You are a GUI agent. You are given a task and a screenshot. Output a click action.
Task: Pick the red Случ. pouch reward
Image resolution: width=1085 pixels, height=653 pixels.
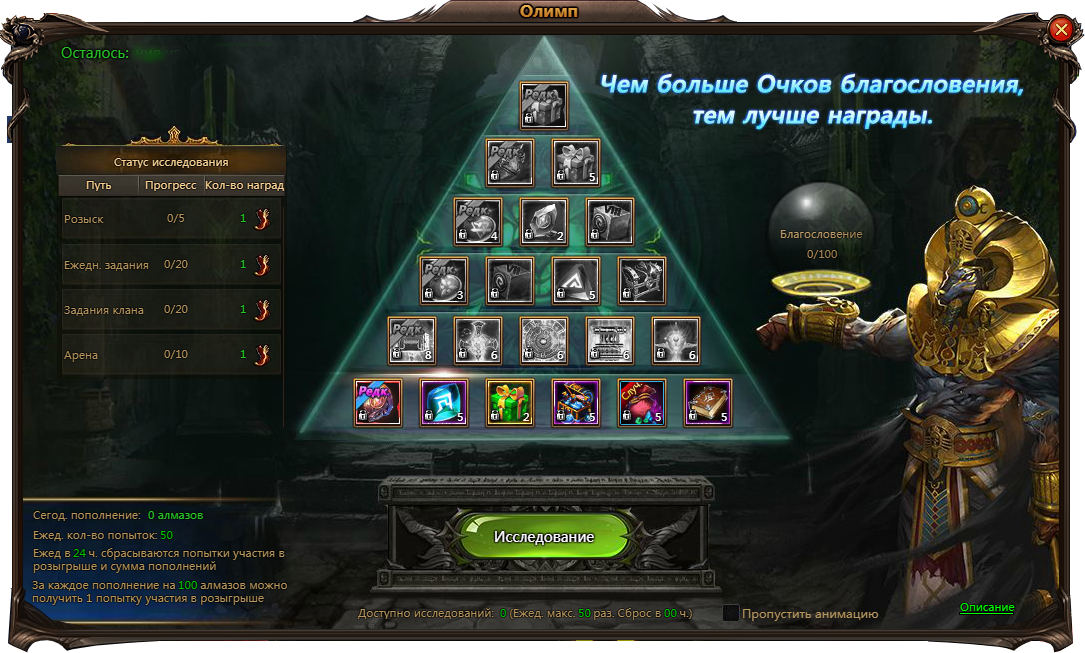coord(642,402)
